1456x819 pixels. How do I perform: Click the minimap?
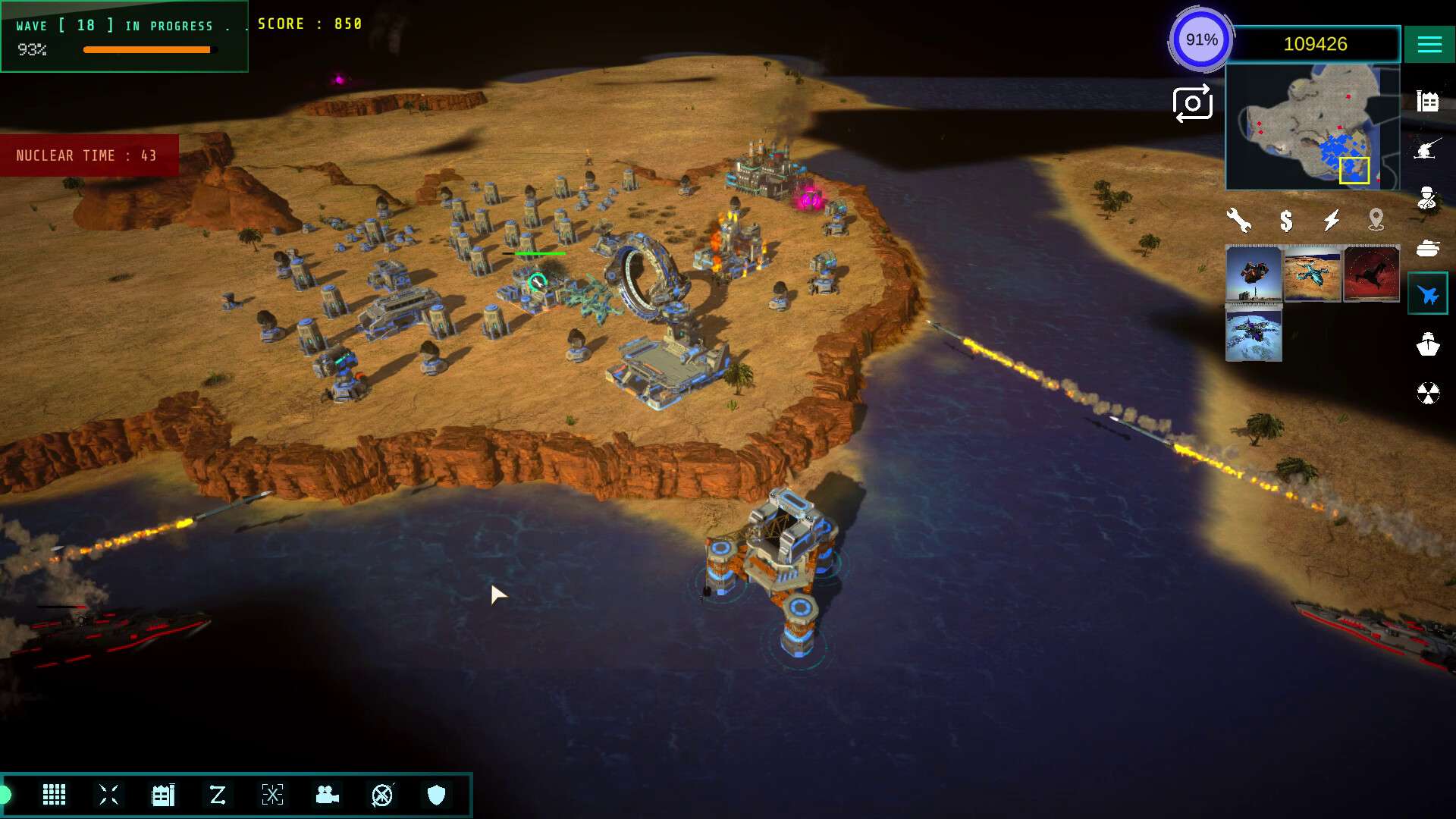(x=1312, y=127)
